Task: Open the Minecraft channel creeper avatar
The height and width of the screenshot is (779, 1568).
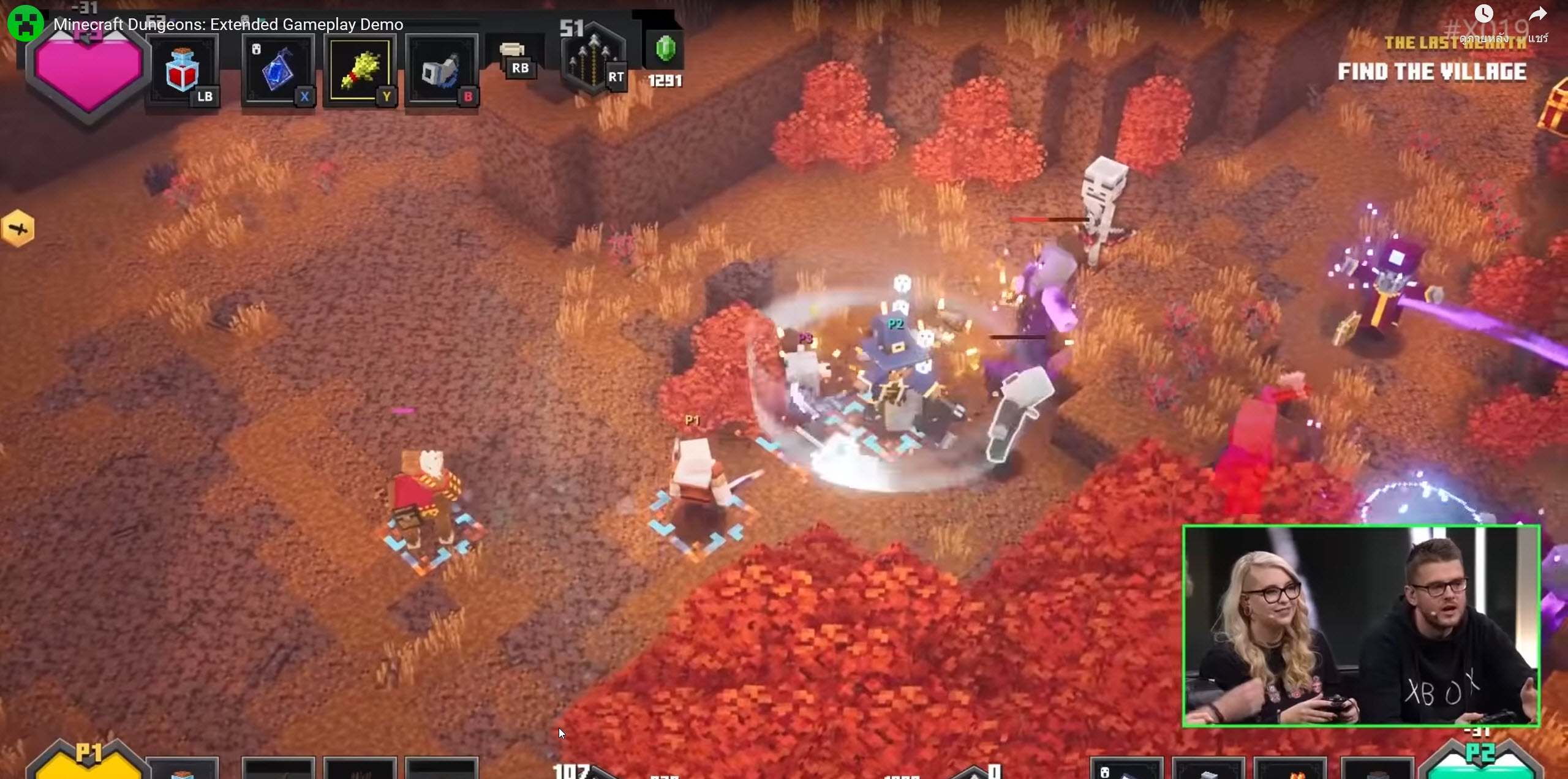Action: pyautogui.click(x=25, y=24)
